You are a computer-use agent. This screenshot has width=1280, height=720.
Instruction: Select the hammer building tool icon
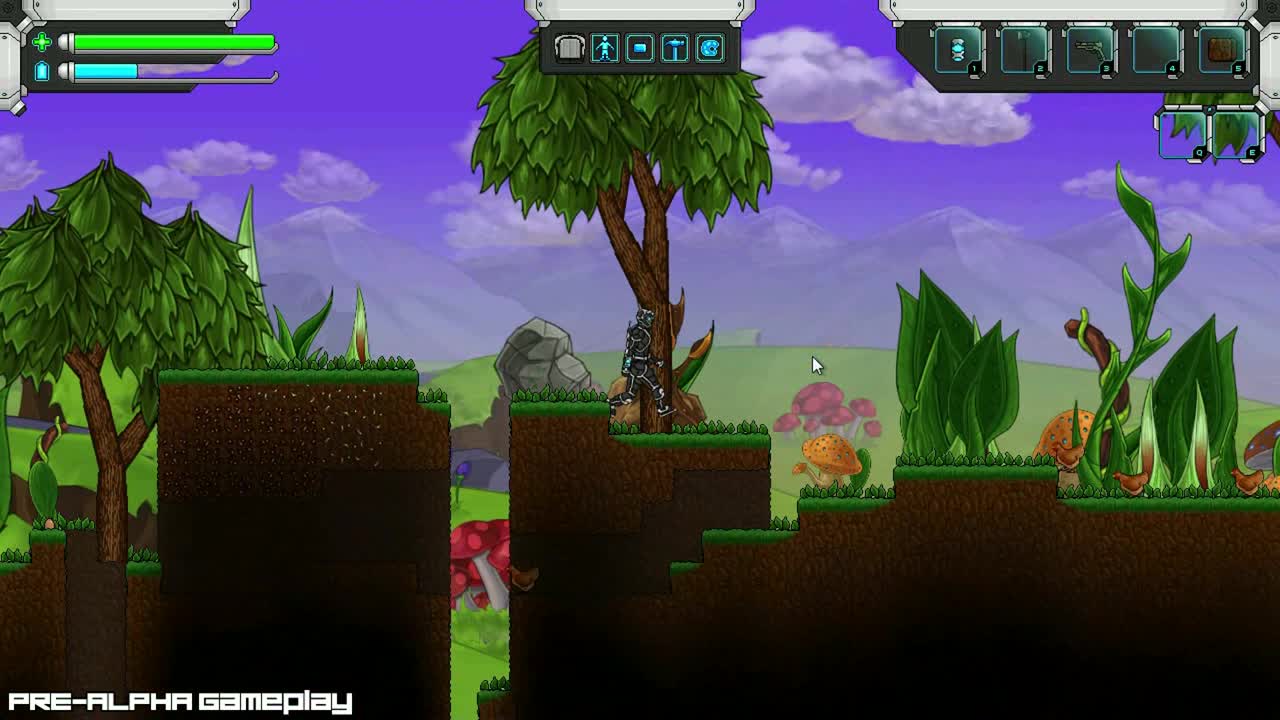click(674, 47)
